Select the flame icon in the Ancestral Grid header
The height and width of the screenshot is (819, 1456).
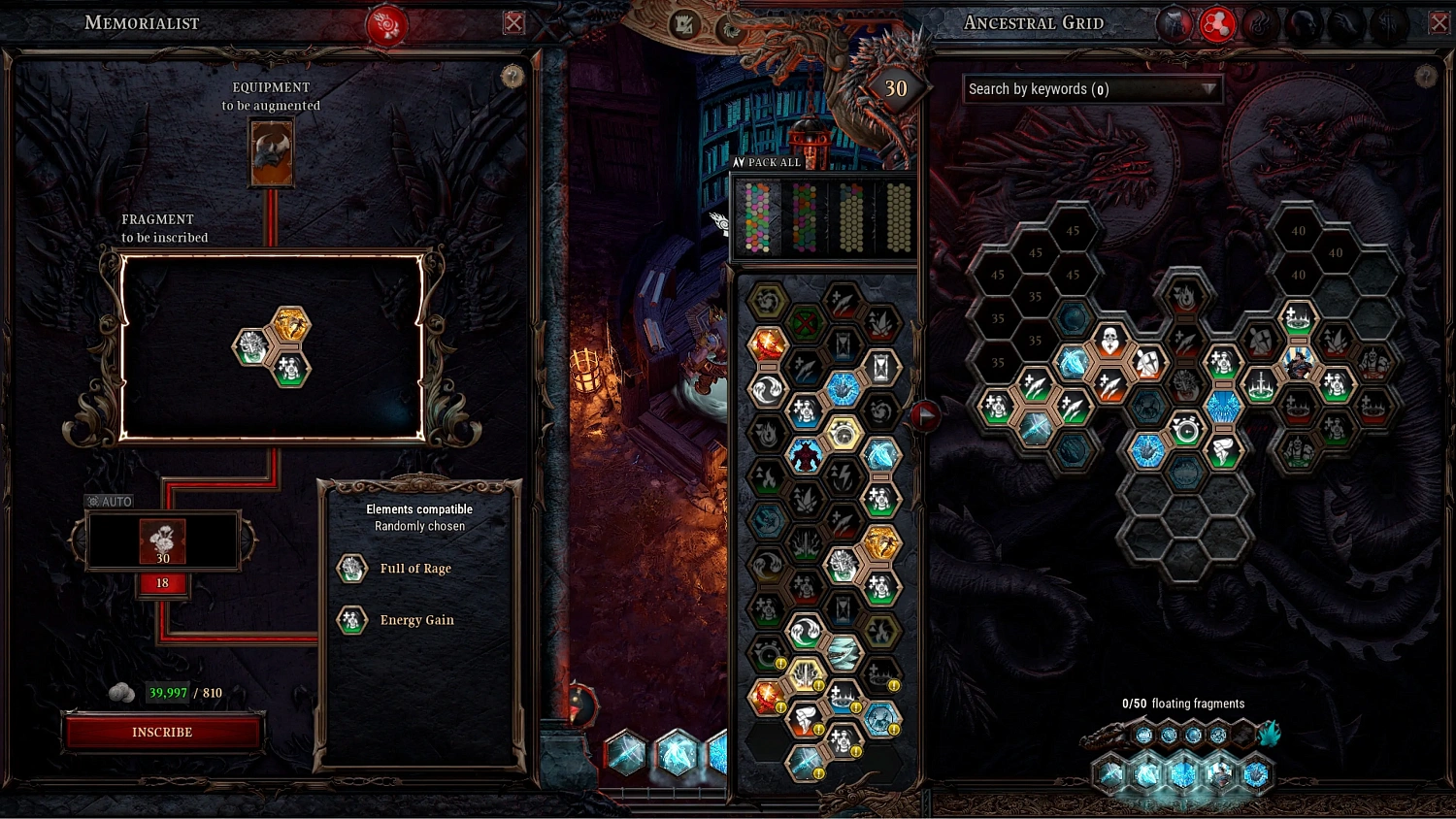1262,22
